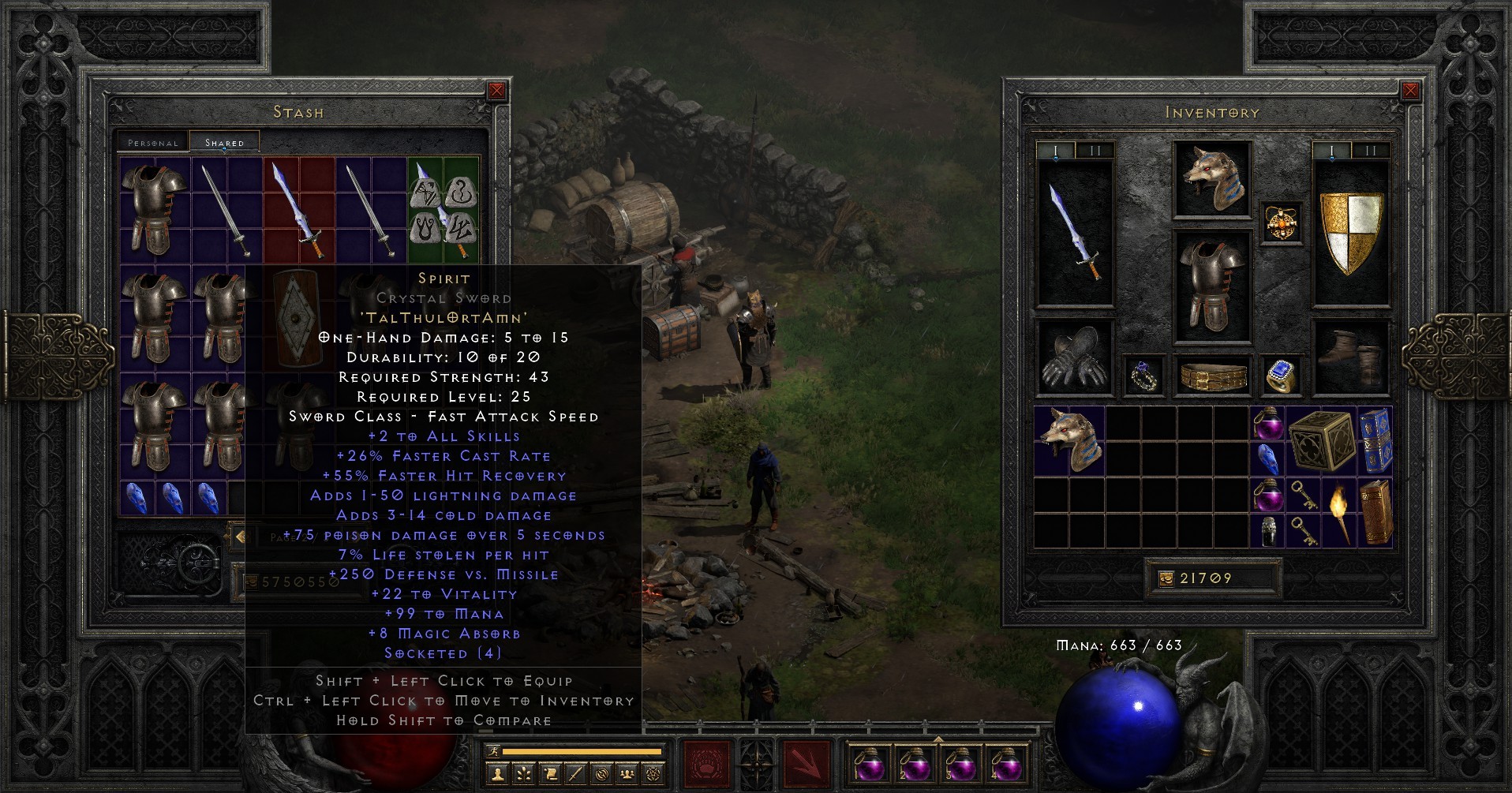Click the stash page back arrow
The width and height of the screenshot is (1512, 793).
click(241, 537)
